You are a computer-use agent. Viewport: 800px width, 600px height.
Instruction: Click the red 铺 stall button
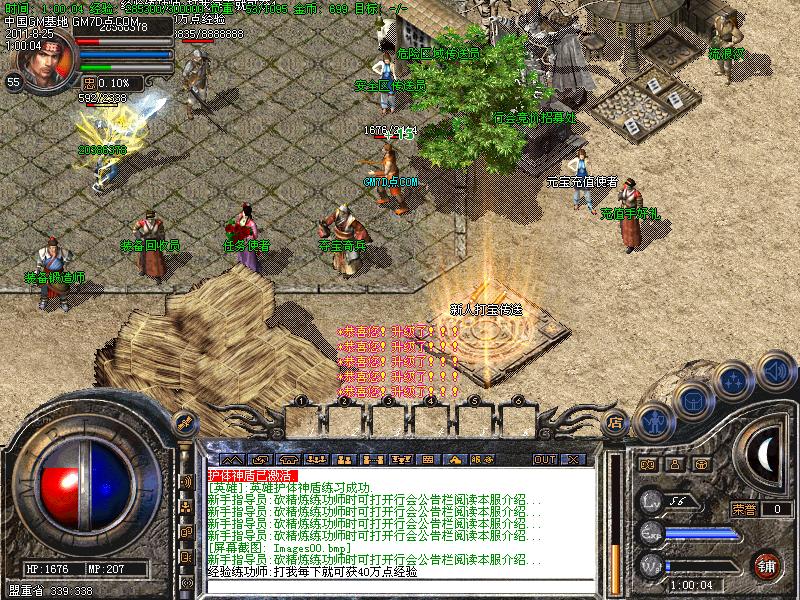(766, 565)
